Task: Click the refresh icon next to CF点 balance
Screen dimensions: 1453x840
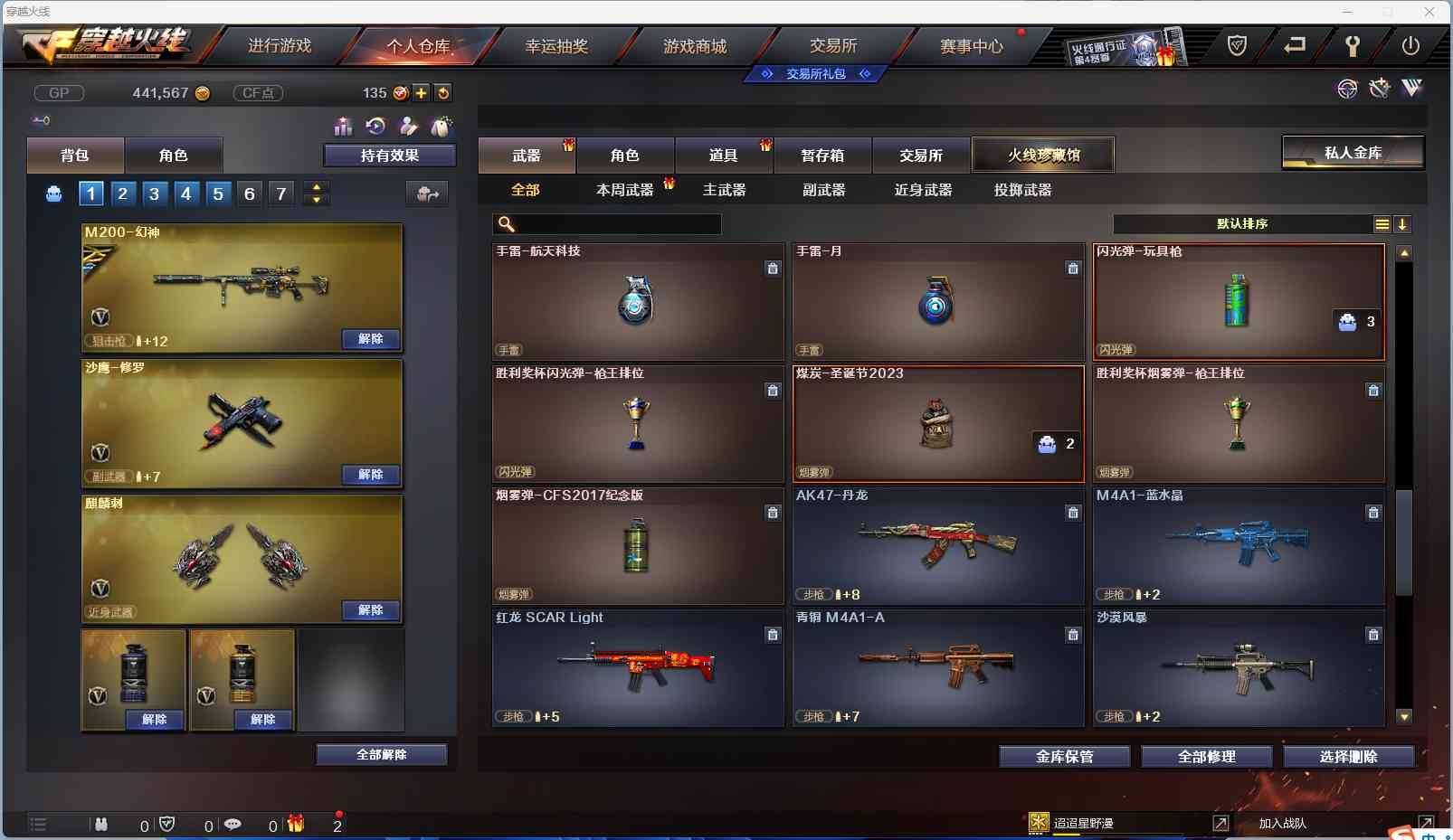Action: coord(443,92)
